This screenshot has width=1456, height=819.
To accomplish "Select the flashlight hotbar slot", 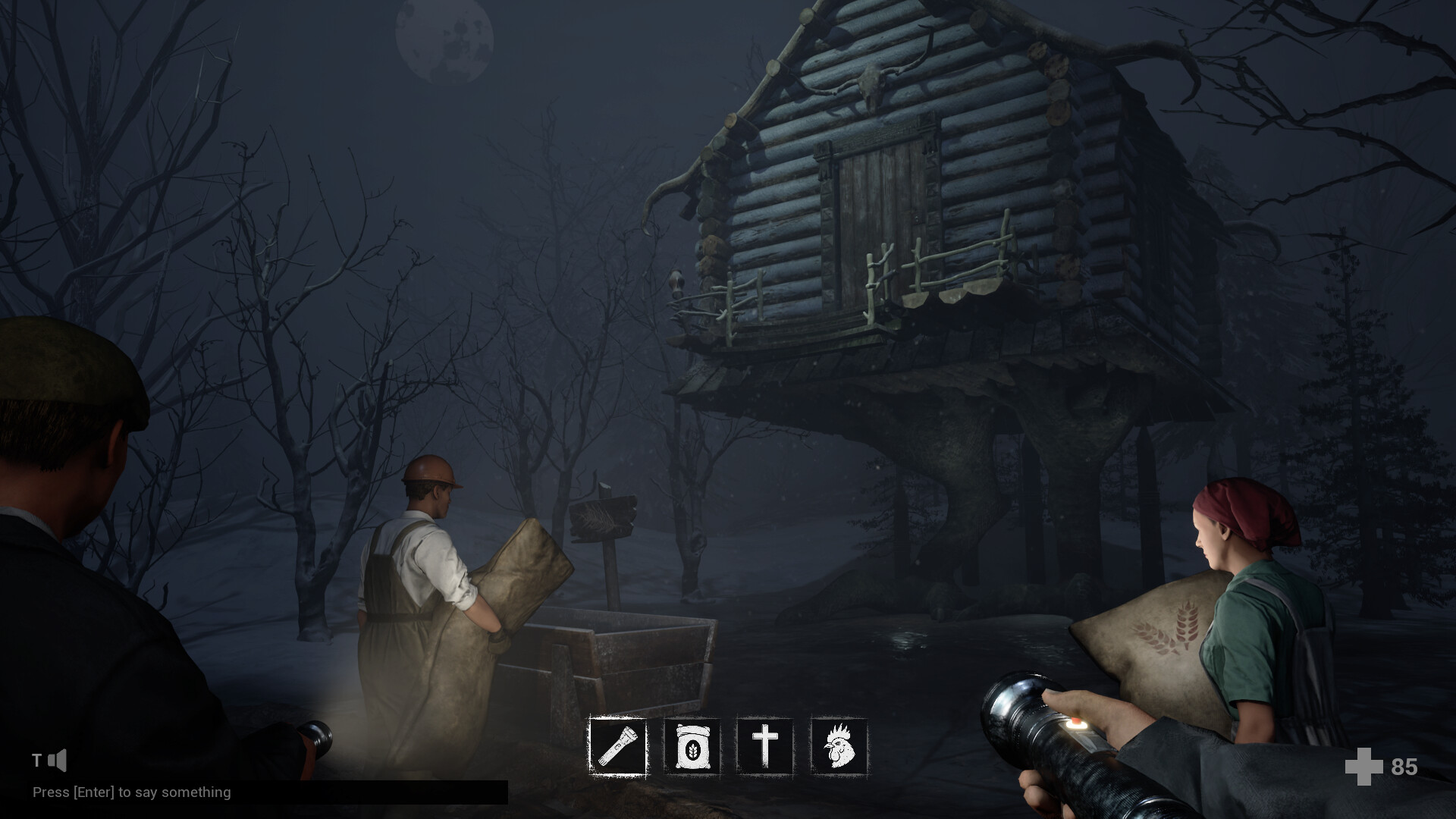I will [x=618, y=746].
